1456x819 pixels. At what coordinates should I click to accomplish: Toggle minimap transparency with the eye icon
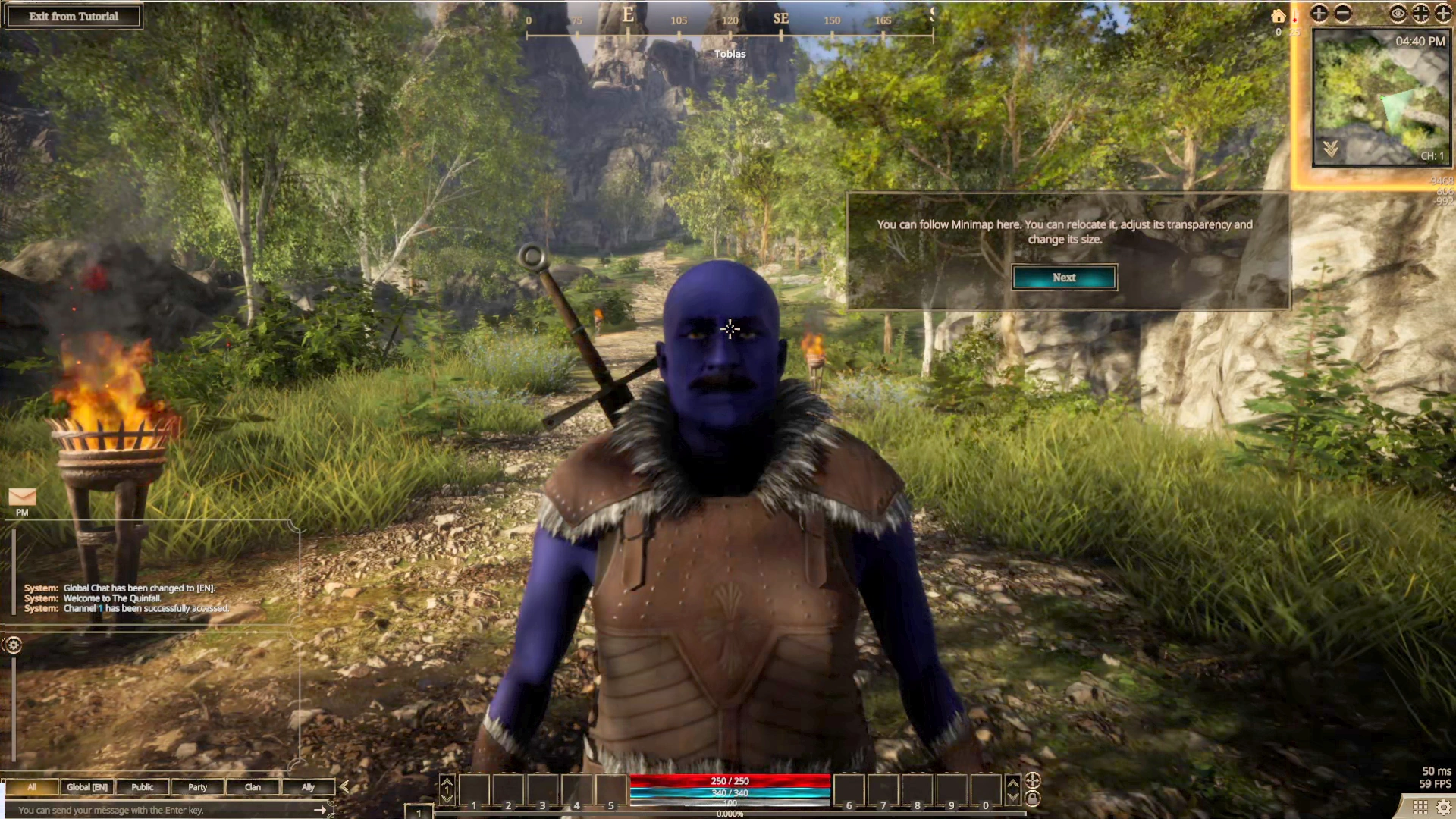click(x=1398, y=14)
